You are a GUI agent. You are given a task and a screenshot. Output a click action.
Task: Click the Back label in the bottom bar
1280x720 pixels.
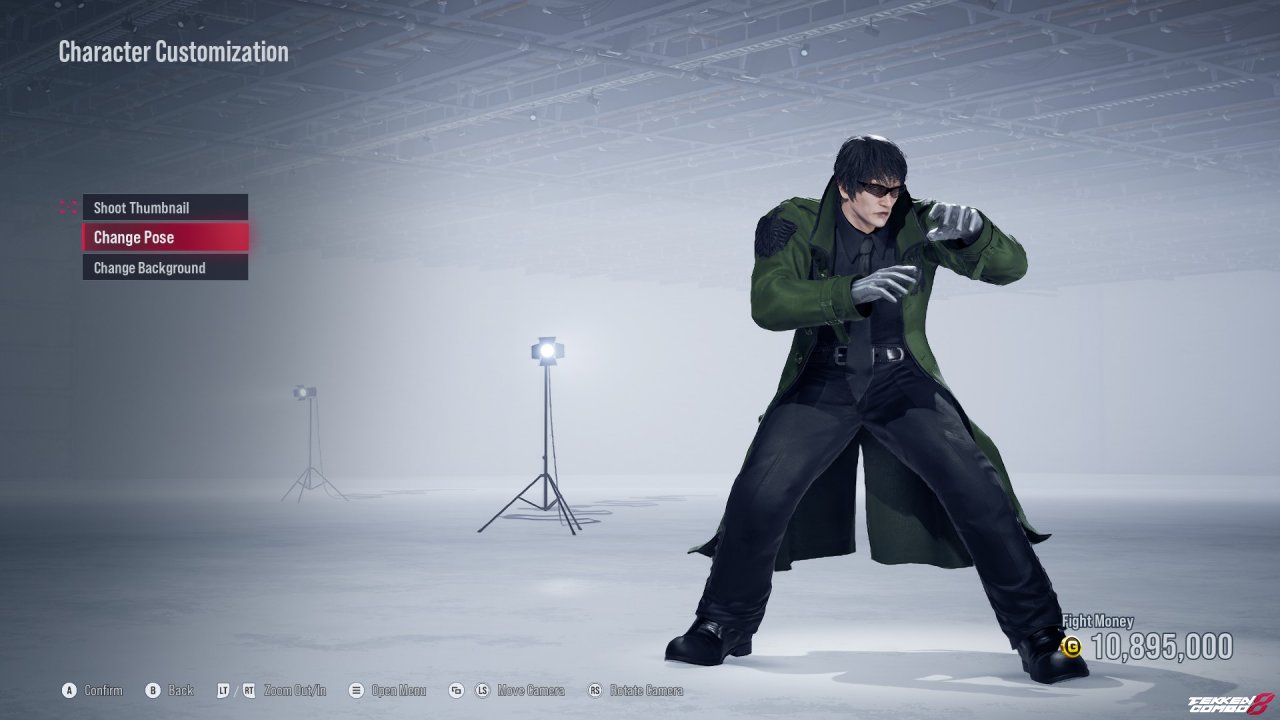(x=179, y=690)
